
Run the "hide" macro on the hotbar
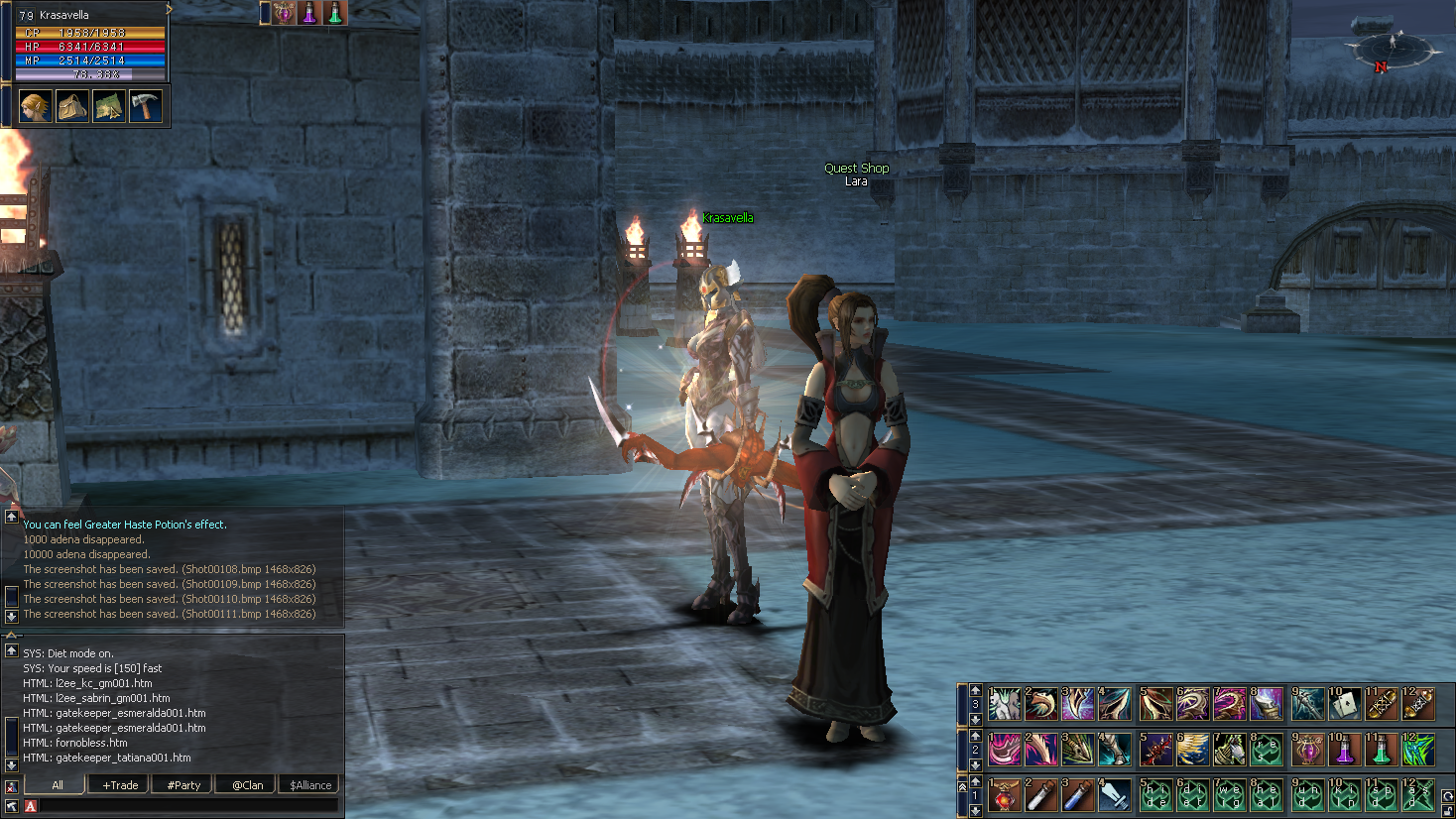pos(1156,795)
